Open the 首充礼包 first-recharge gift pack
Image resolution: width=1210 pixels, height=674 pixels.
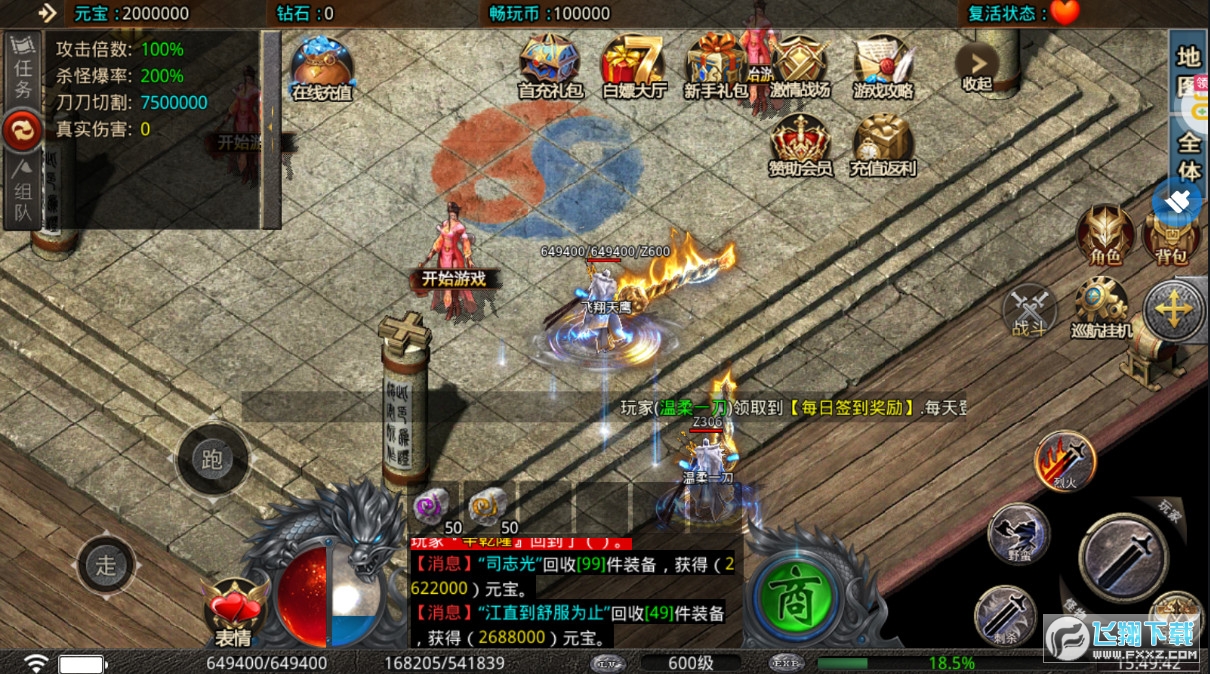[x=548, y=65]
